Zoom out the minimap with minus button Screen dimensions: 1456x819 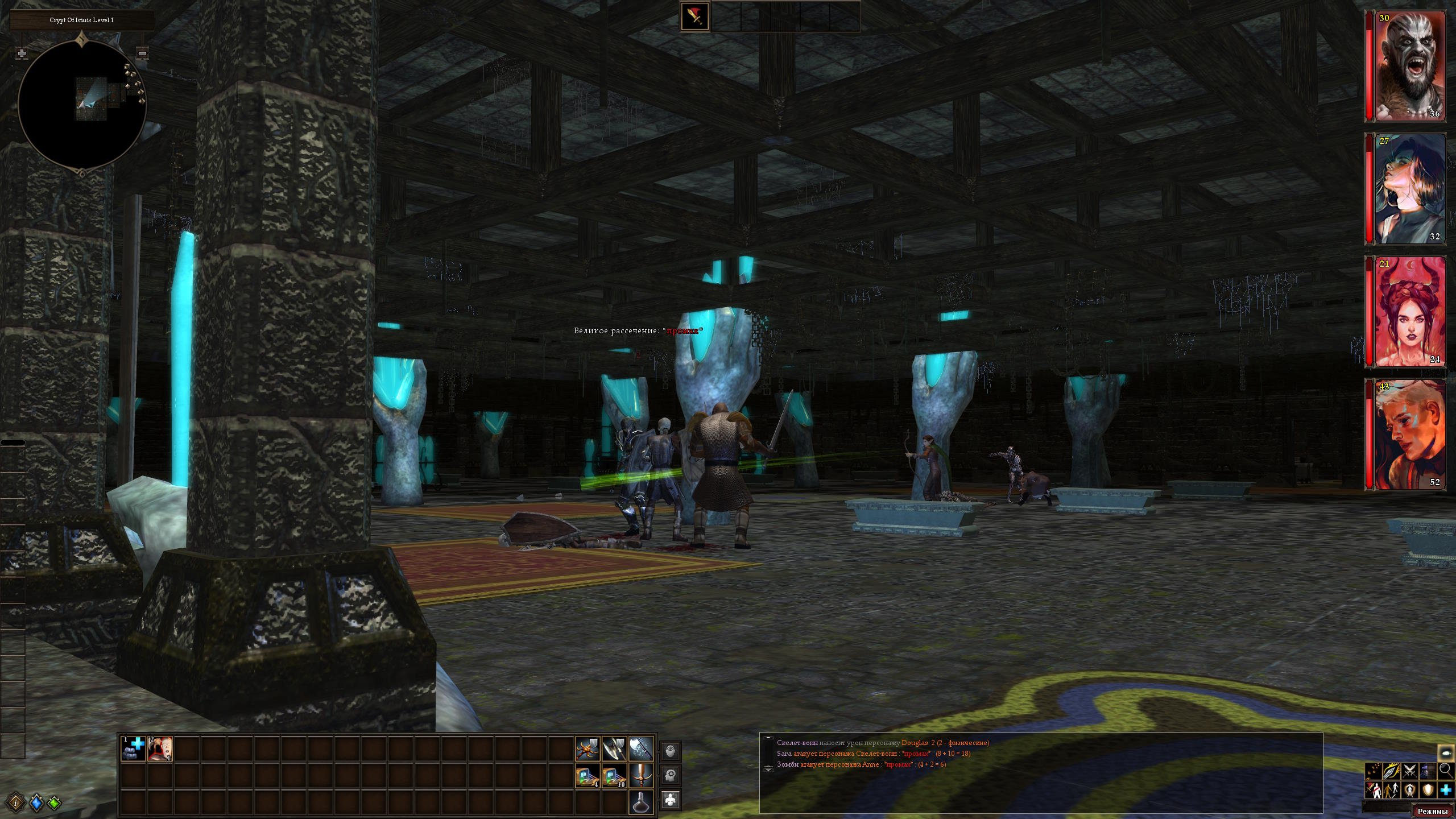click(142, 53)
